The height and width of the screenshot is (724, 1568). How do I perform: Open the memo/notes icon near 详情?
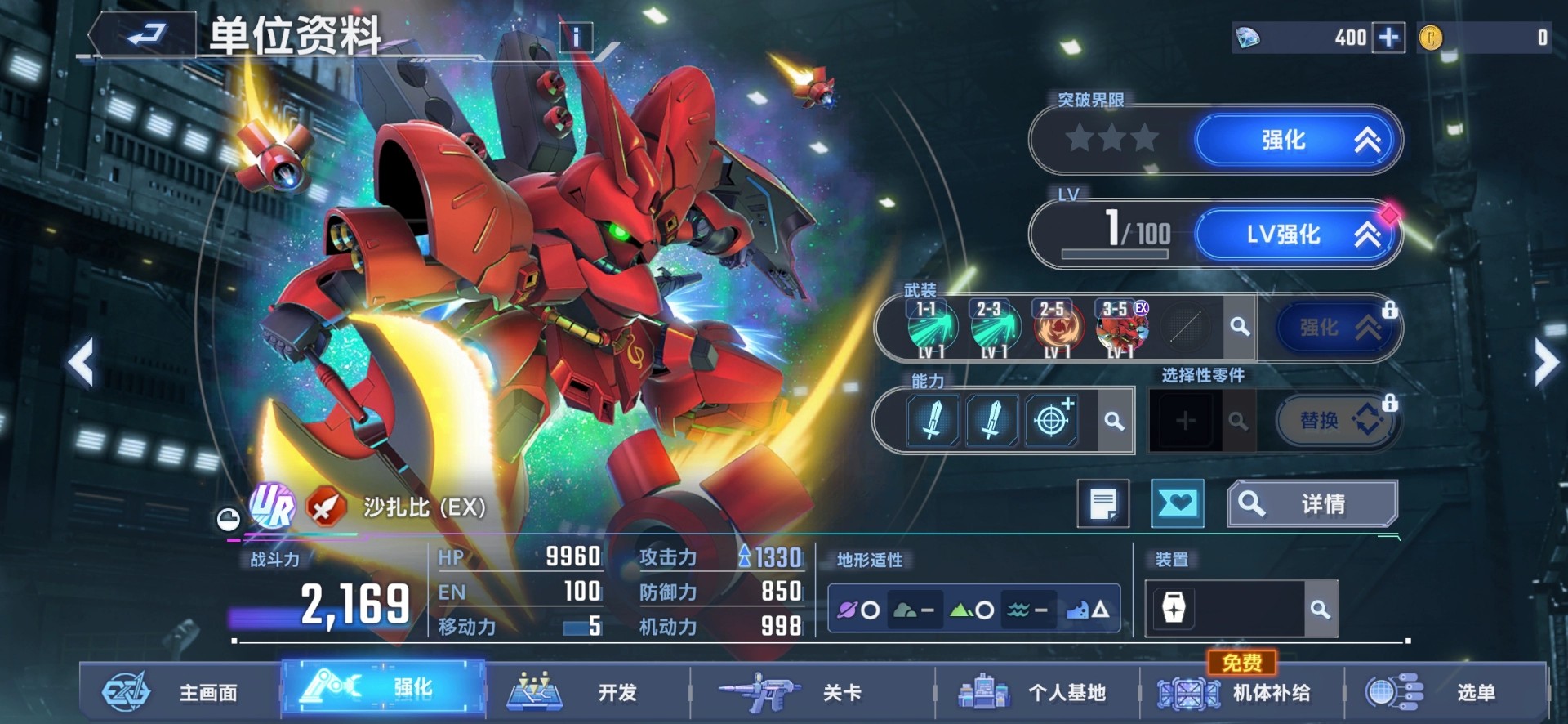1105,503
